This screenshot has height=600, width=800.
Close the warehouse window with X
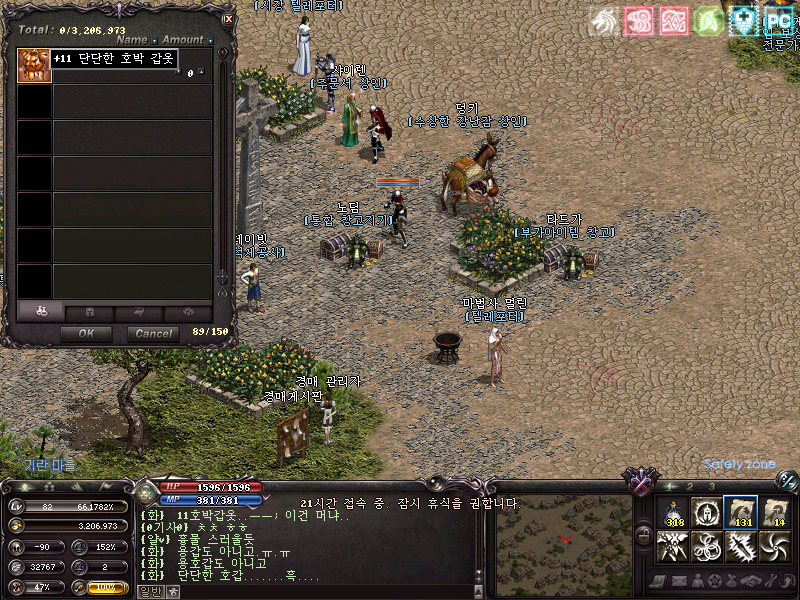click(x=228, y=18)
